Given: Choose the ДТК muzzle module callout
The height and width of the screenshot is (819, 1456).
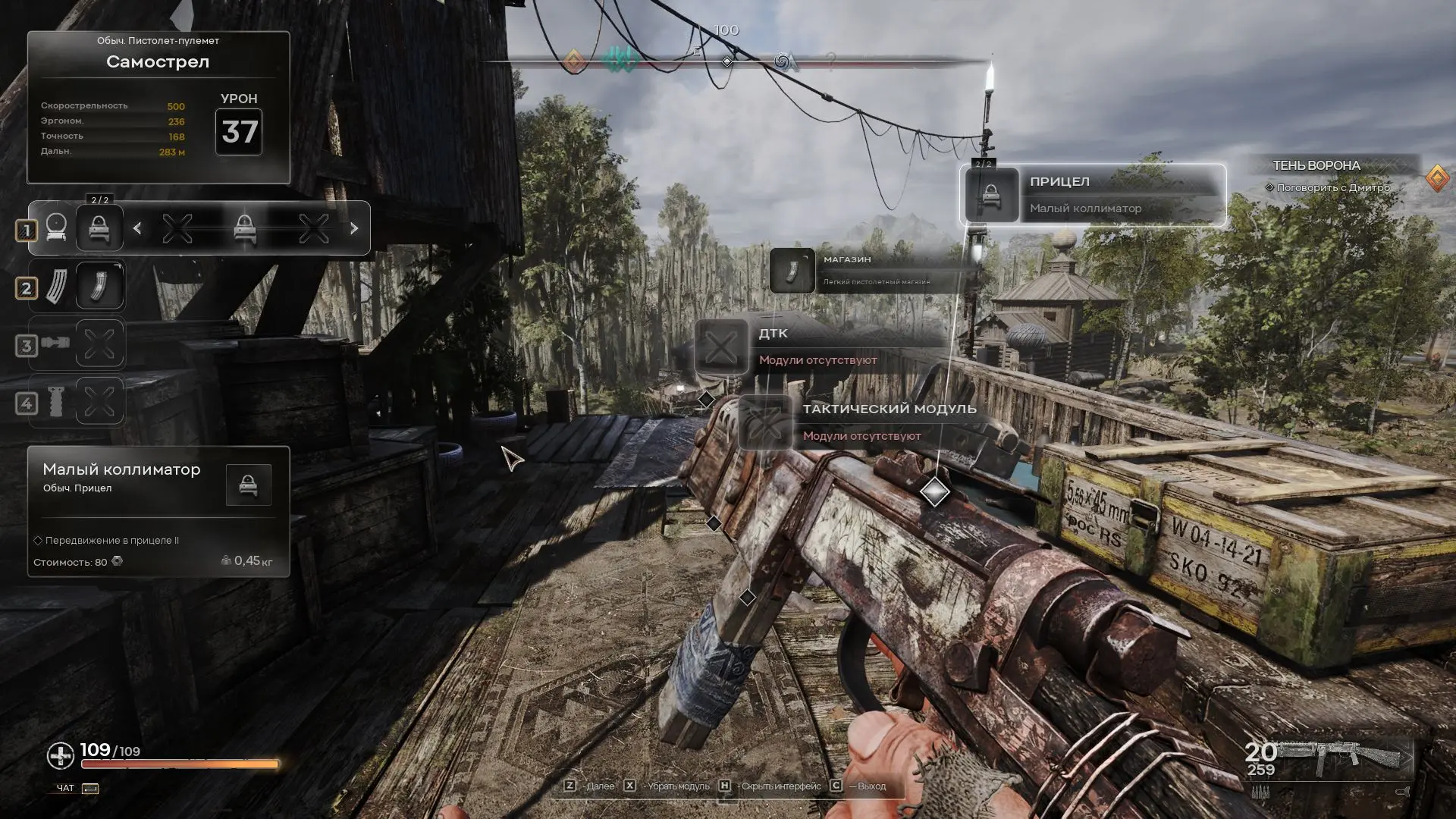Looking at the screenshot, I should point(819,347).
